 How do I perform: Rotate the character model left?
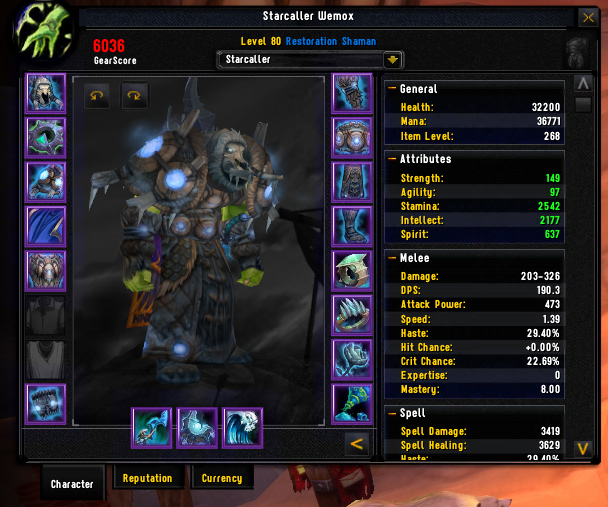tap(97, 96)
